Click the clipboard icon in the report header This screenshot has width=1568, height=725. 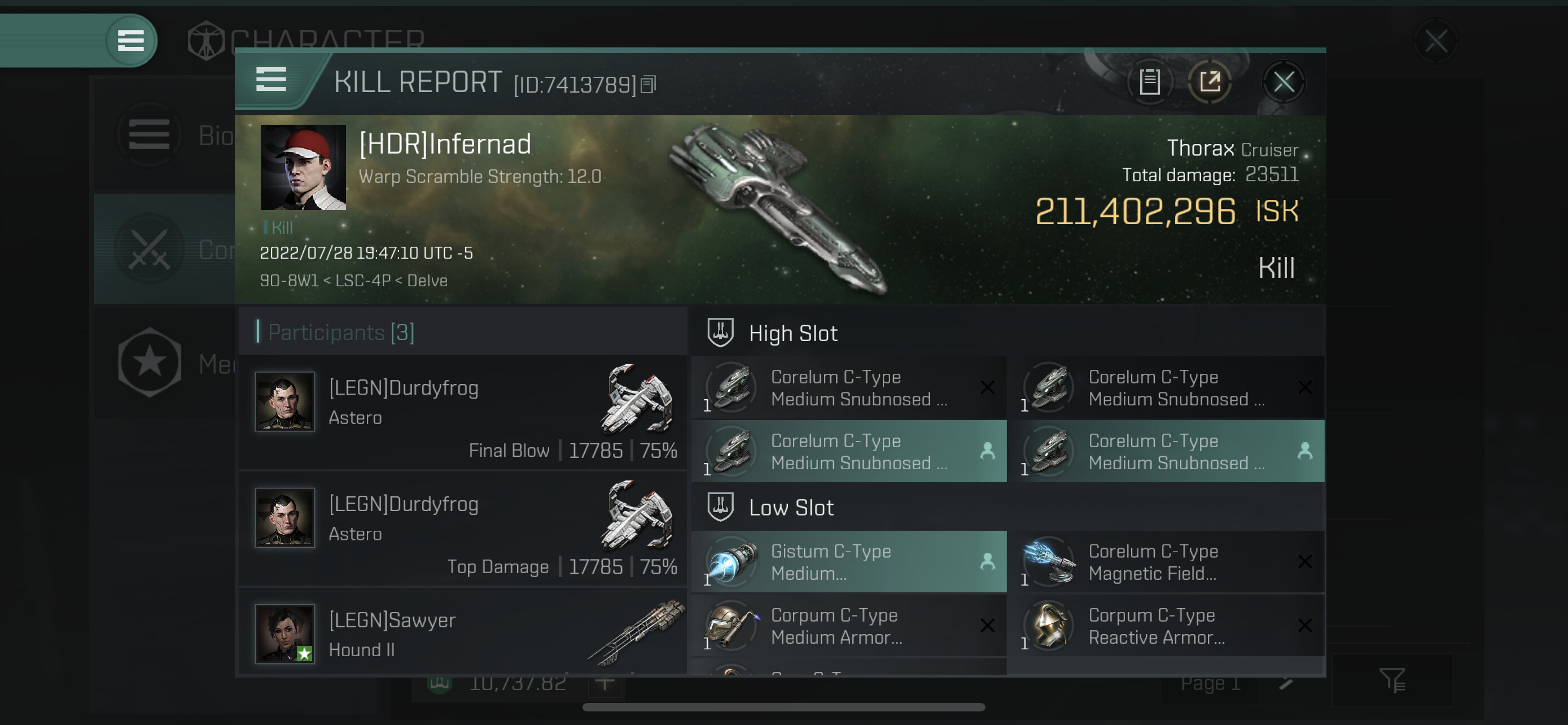point(1149,82)
